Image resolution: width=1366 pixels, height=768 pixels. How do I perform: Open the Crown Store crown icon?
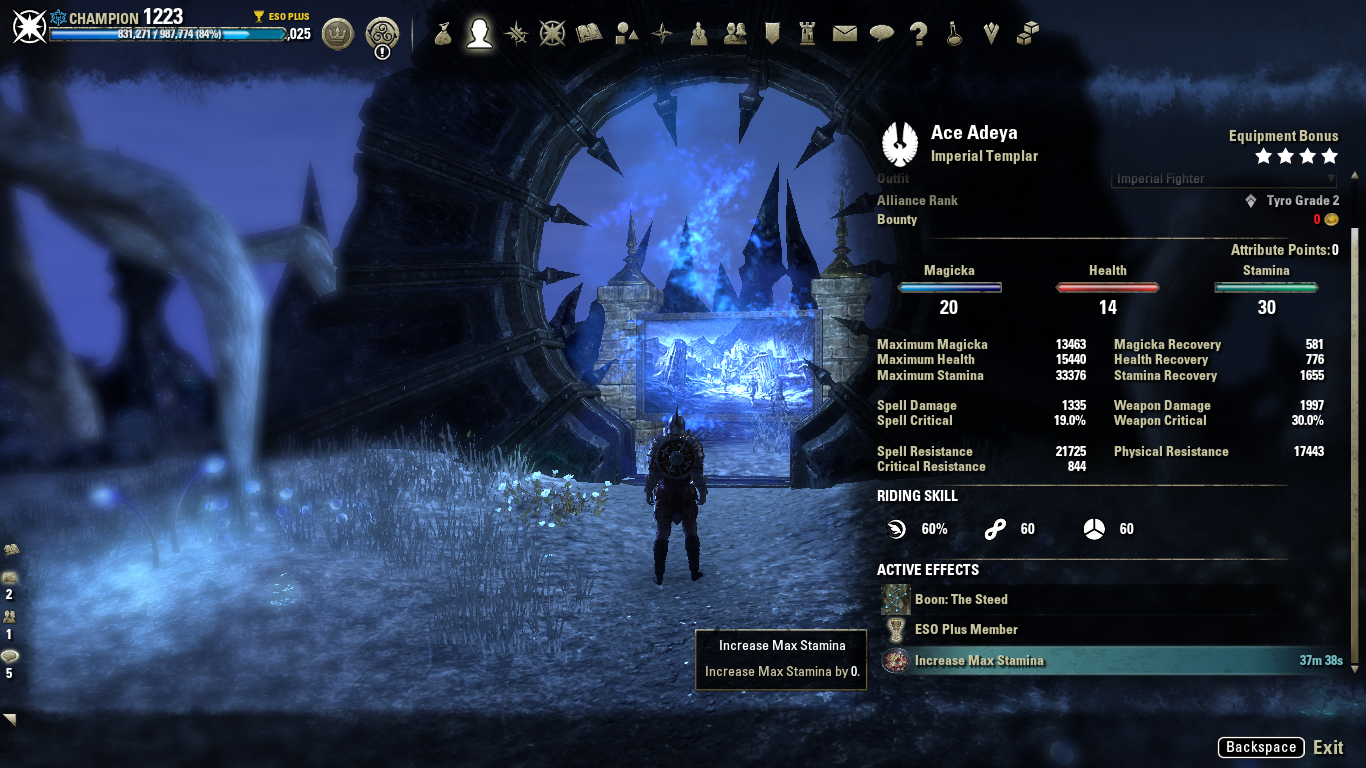point(338,34)
